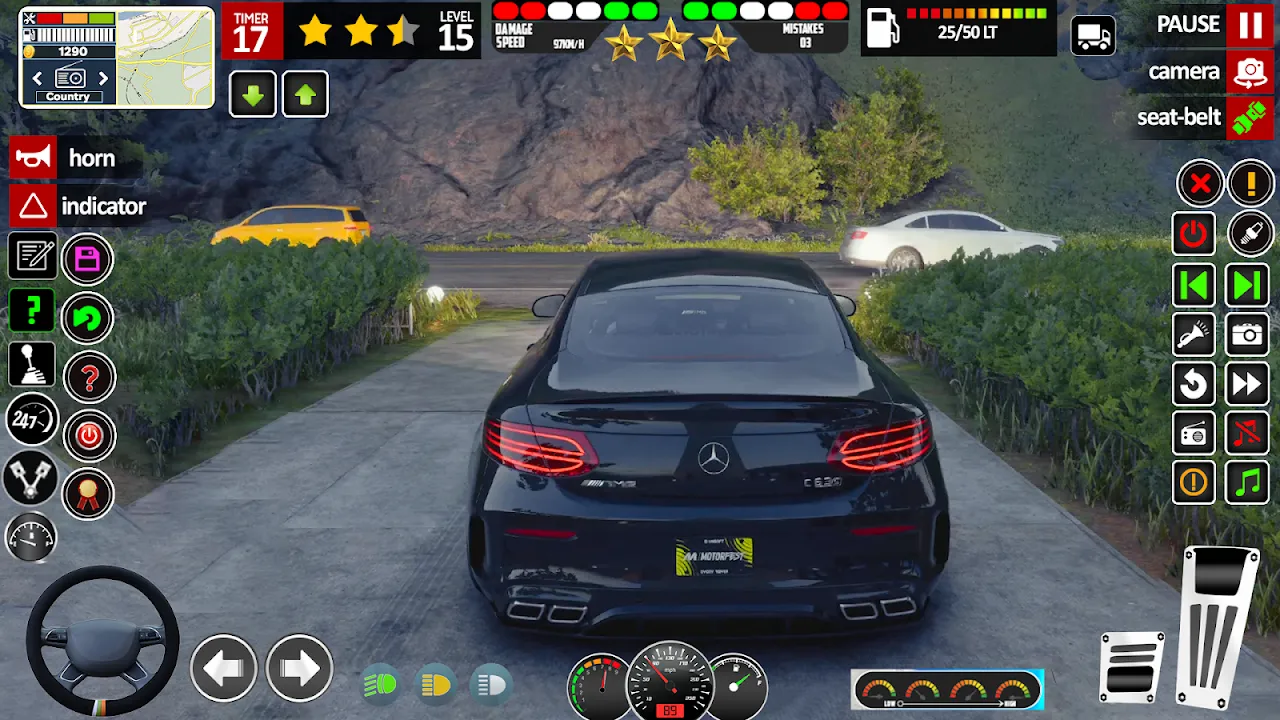This screenshot has height=720, width=1280.
Task: Steer left with the left arrow
Action: tap(223, 667)
